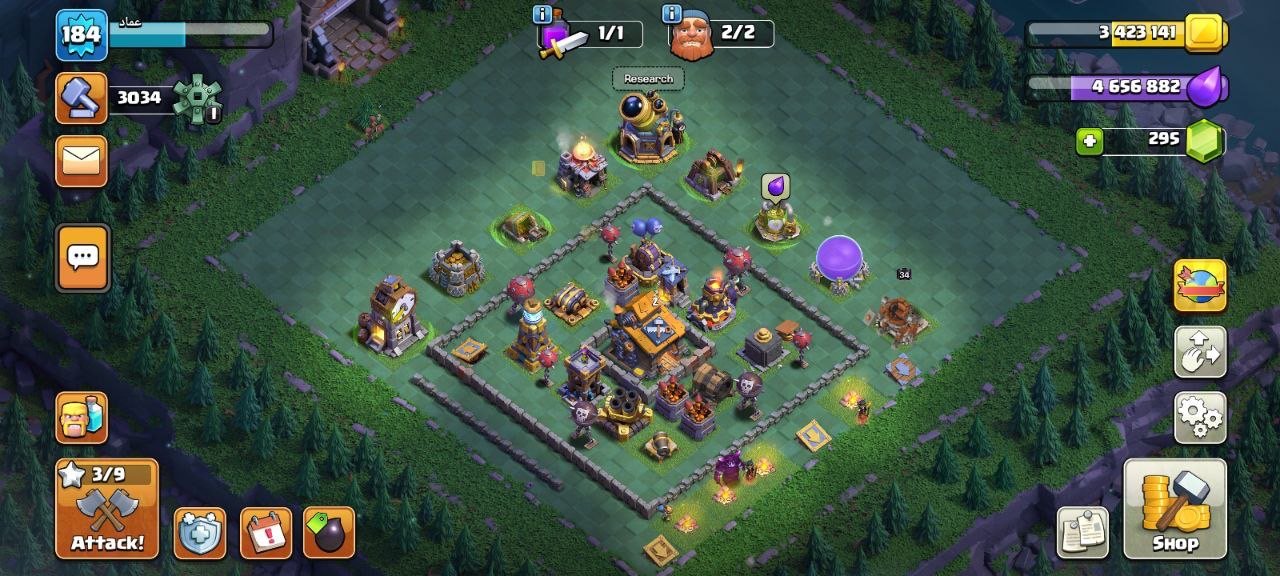The height and width of the screenshot is (576, 1280).
Task: Open the player profile level 184 badge
Action: [81, 35]
